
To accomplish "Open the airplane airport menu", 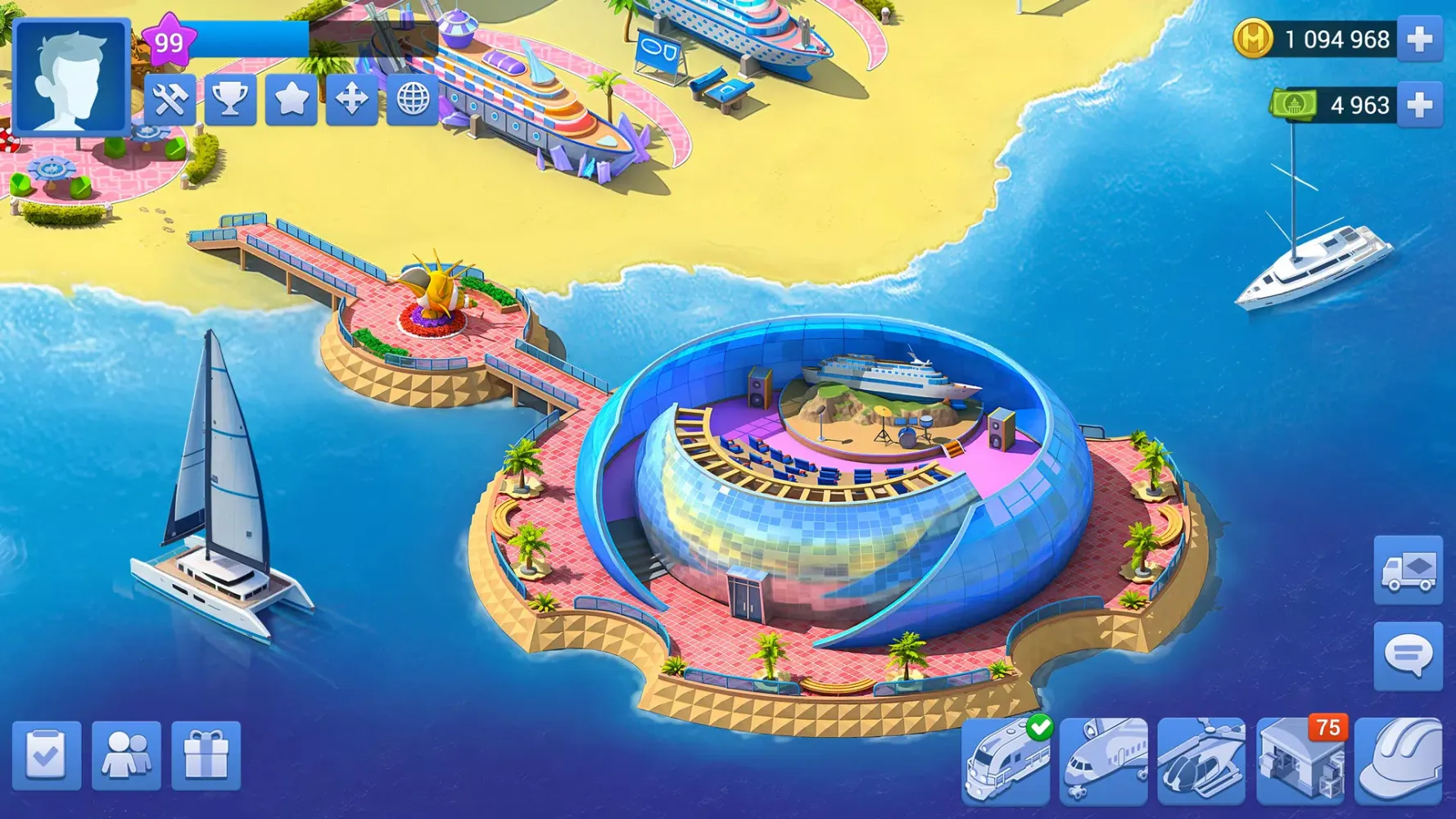I will point(1103,762).
